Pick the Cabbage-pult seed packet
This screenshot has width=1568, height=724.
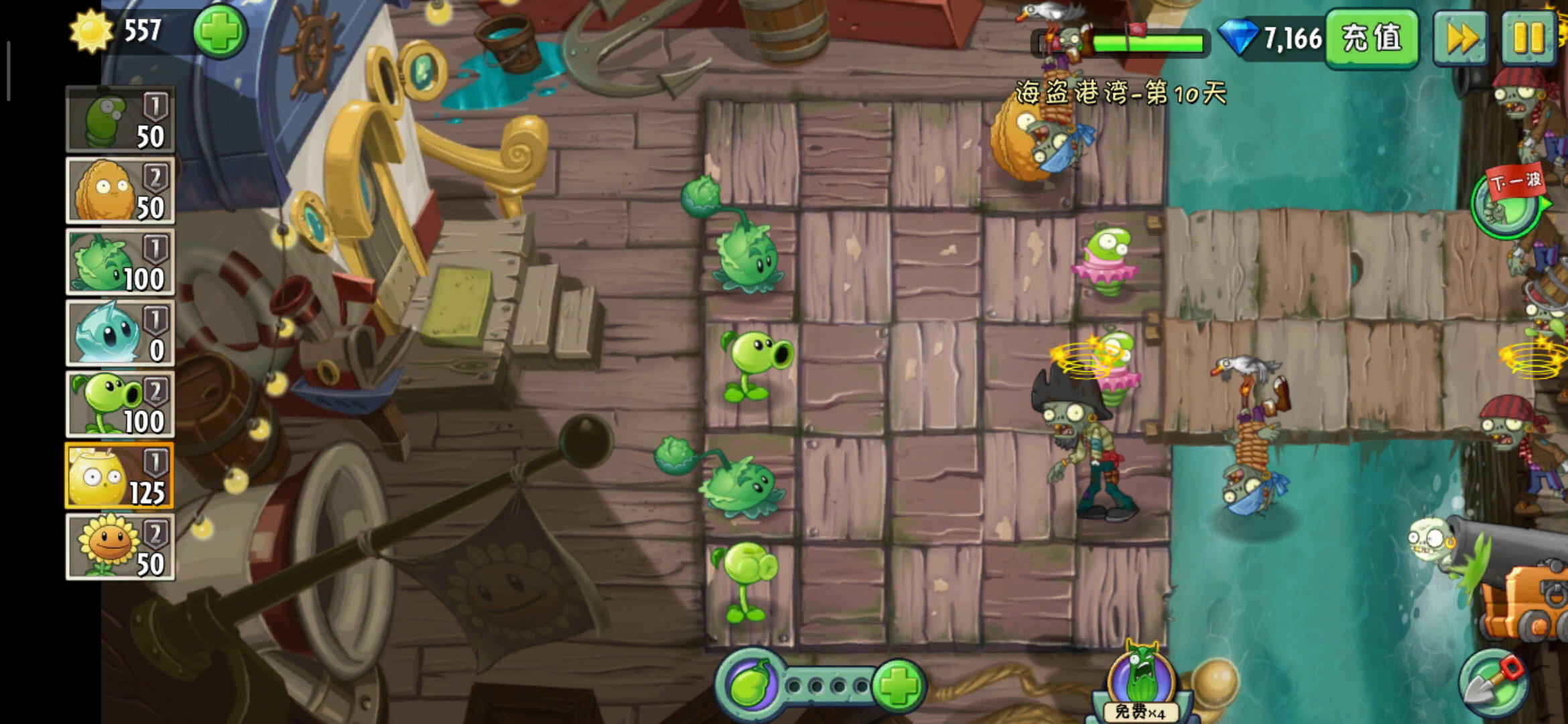[x=120, y=263]
